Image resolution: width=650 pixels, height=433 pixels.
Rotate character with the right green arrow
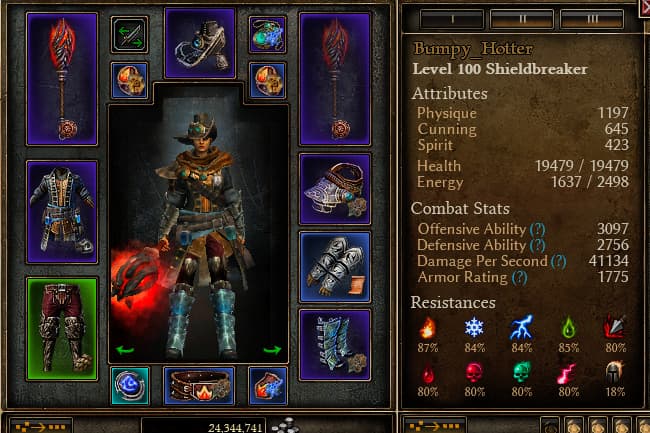[271, 349]
